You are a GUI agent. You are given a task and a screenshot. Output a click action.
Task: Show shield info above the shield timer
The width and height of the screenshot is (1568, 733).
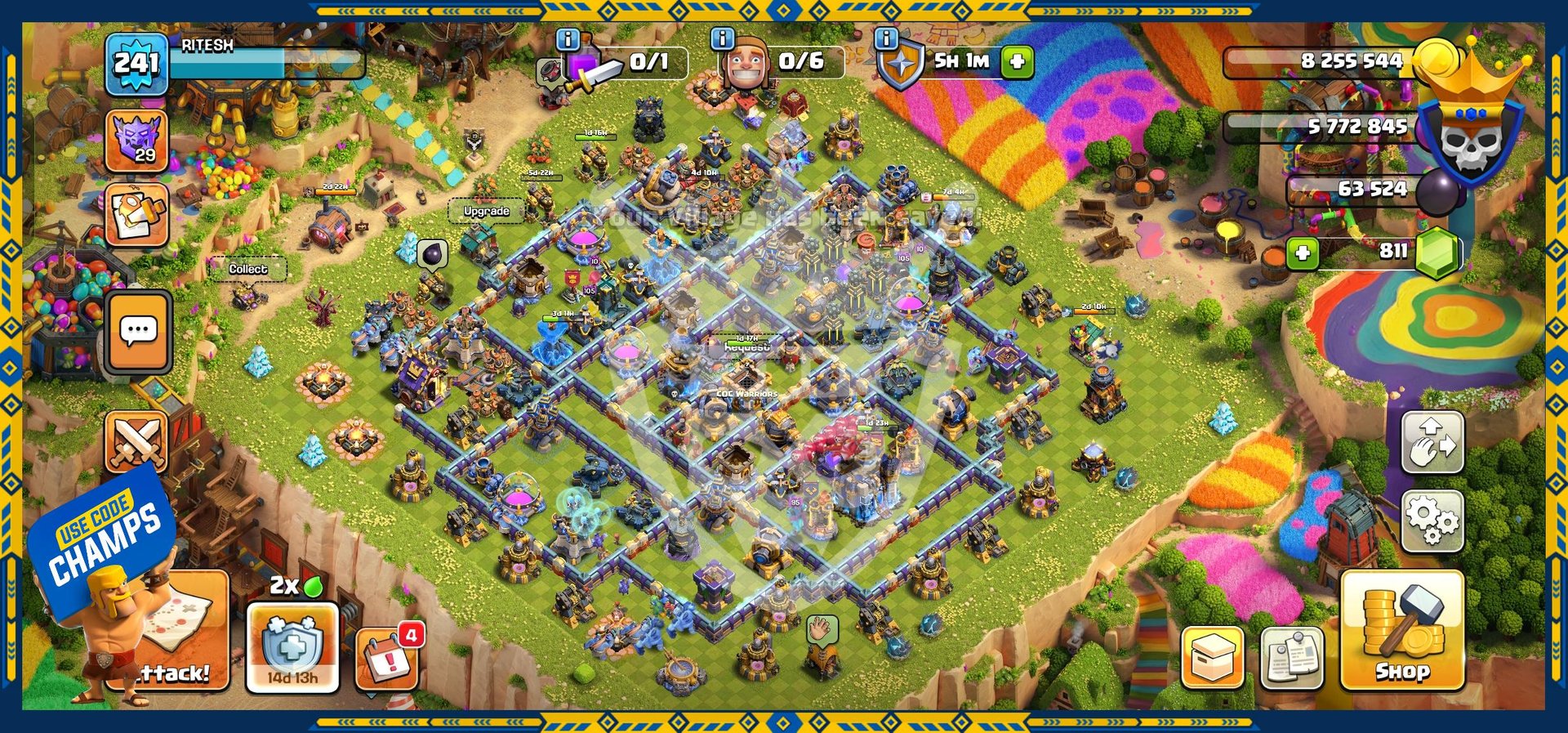pyautogui.click(x=886, y=38)
